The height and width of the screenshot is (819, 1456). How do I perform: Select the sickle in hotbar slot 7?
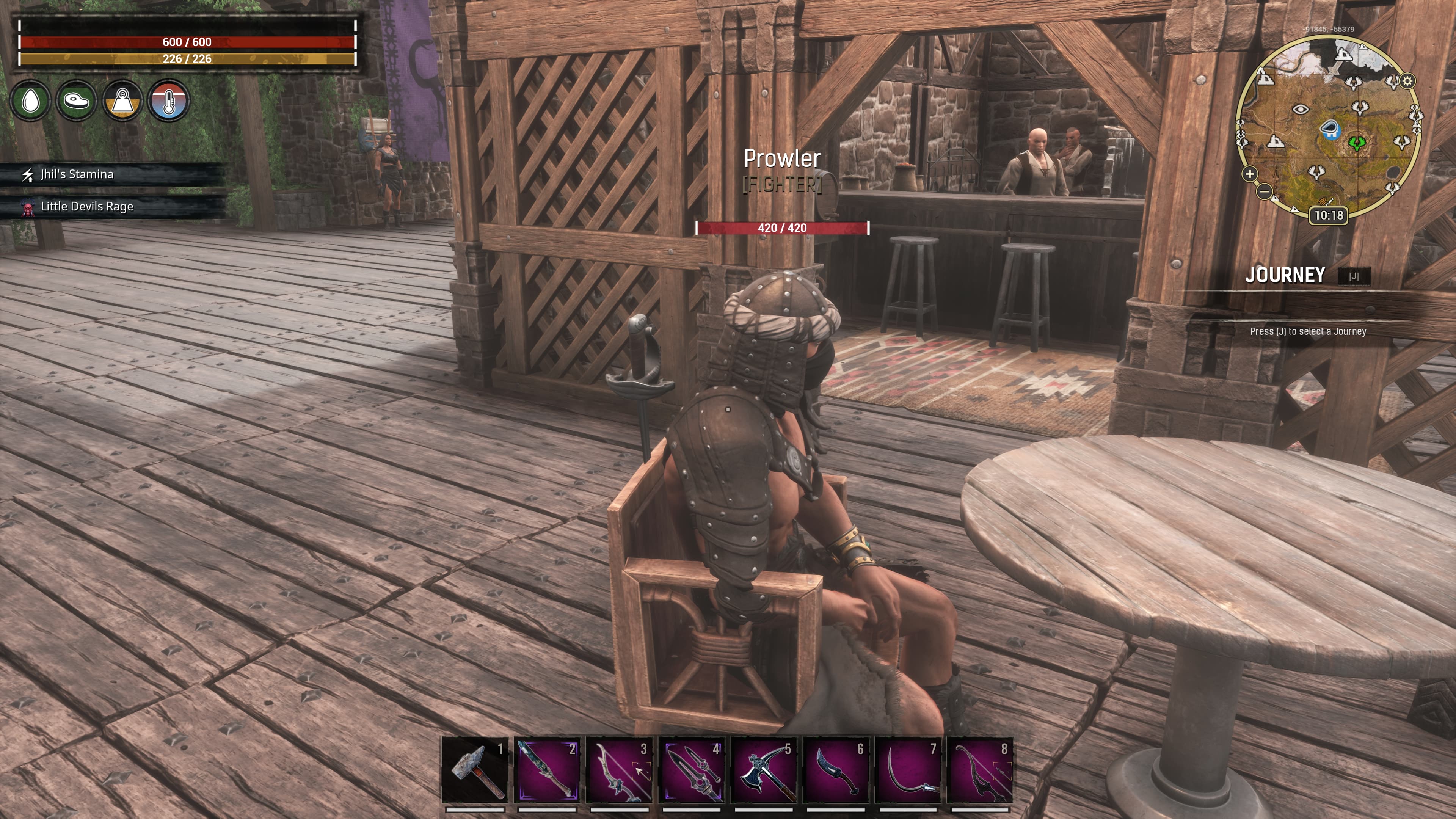pos(908,770)
